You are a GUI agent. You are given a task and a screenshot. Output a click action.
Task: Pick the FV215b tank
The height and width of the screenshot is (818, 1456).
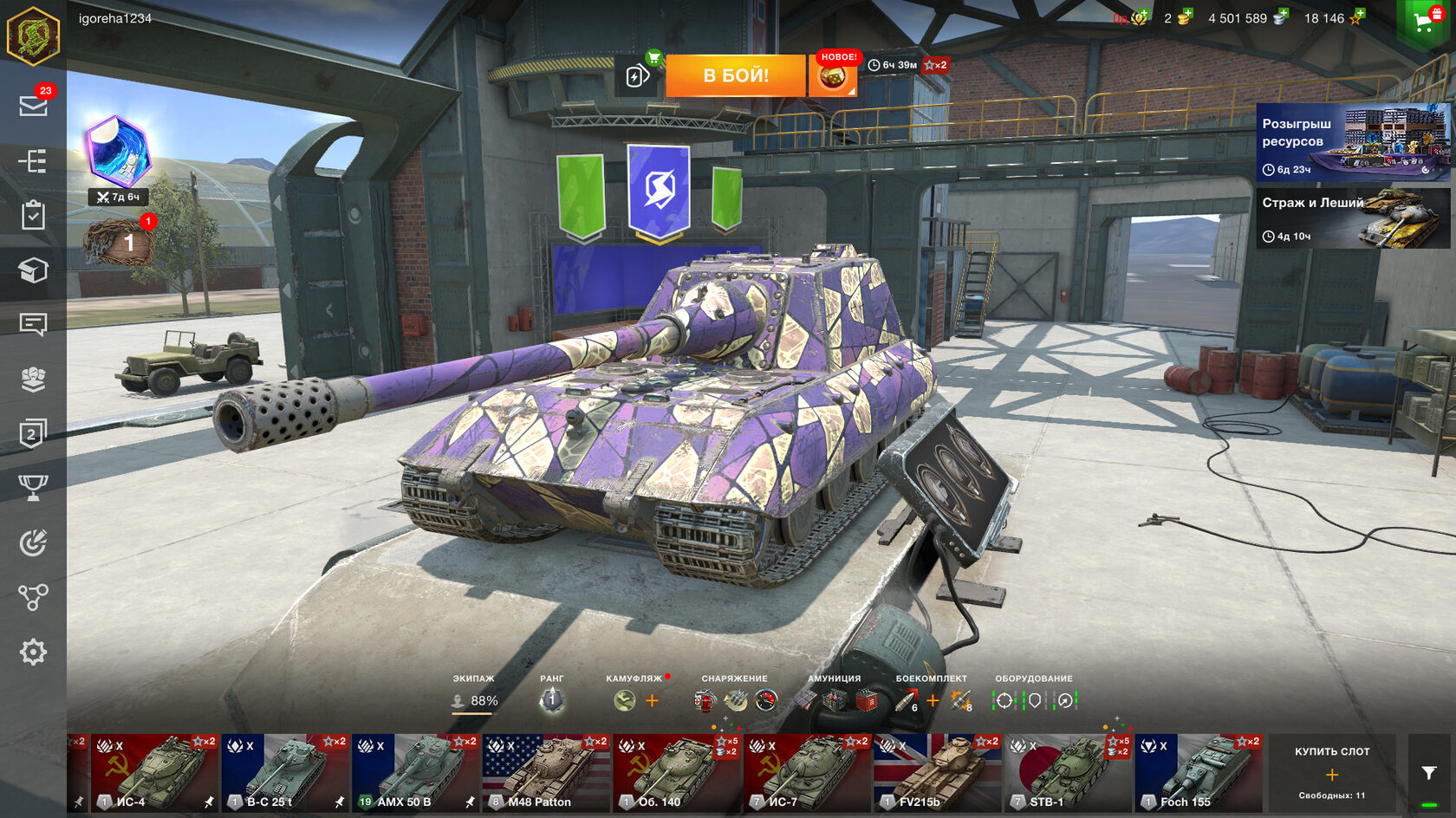937,773
